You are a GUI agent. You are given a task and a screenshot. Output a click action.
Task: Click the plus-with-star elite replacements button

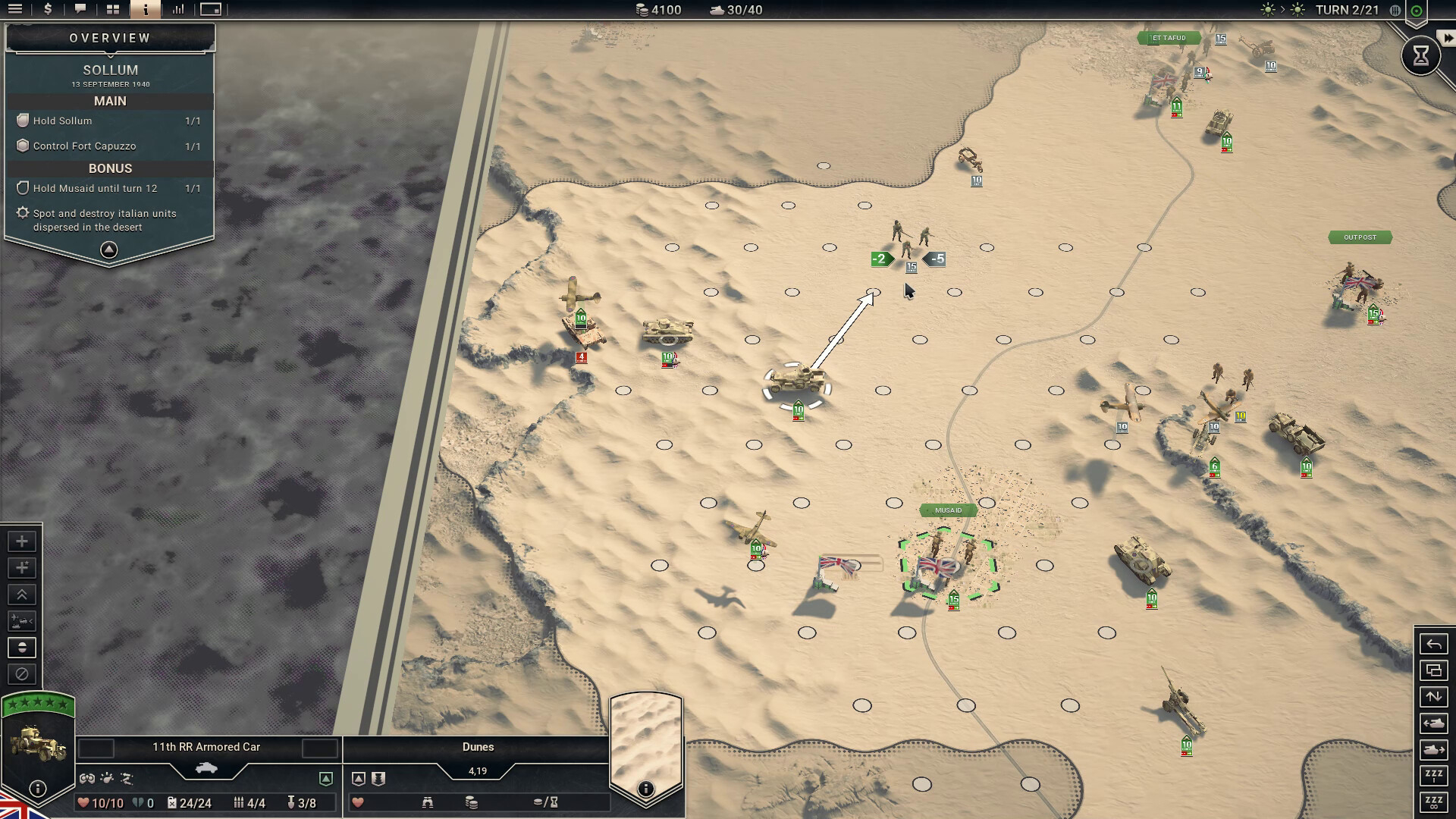coord(22,568)
